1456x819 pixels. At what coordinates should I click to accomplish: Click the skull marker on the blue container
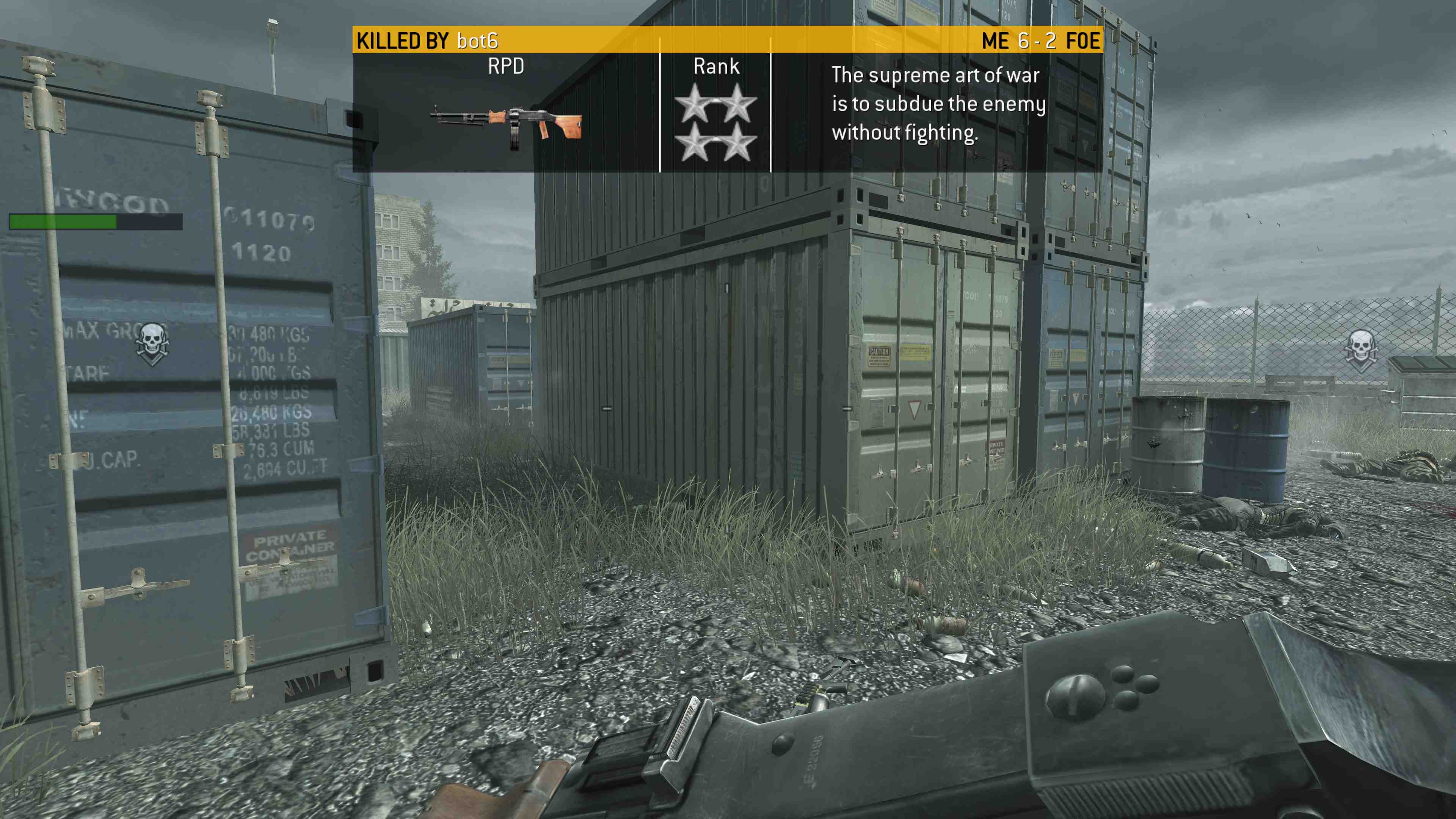(152, 342)
